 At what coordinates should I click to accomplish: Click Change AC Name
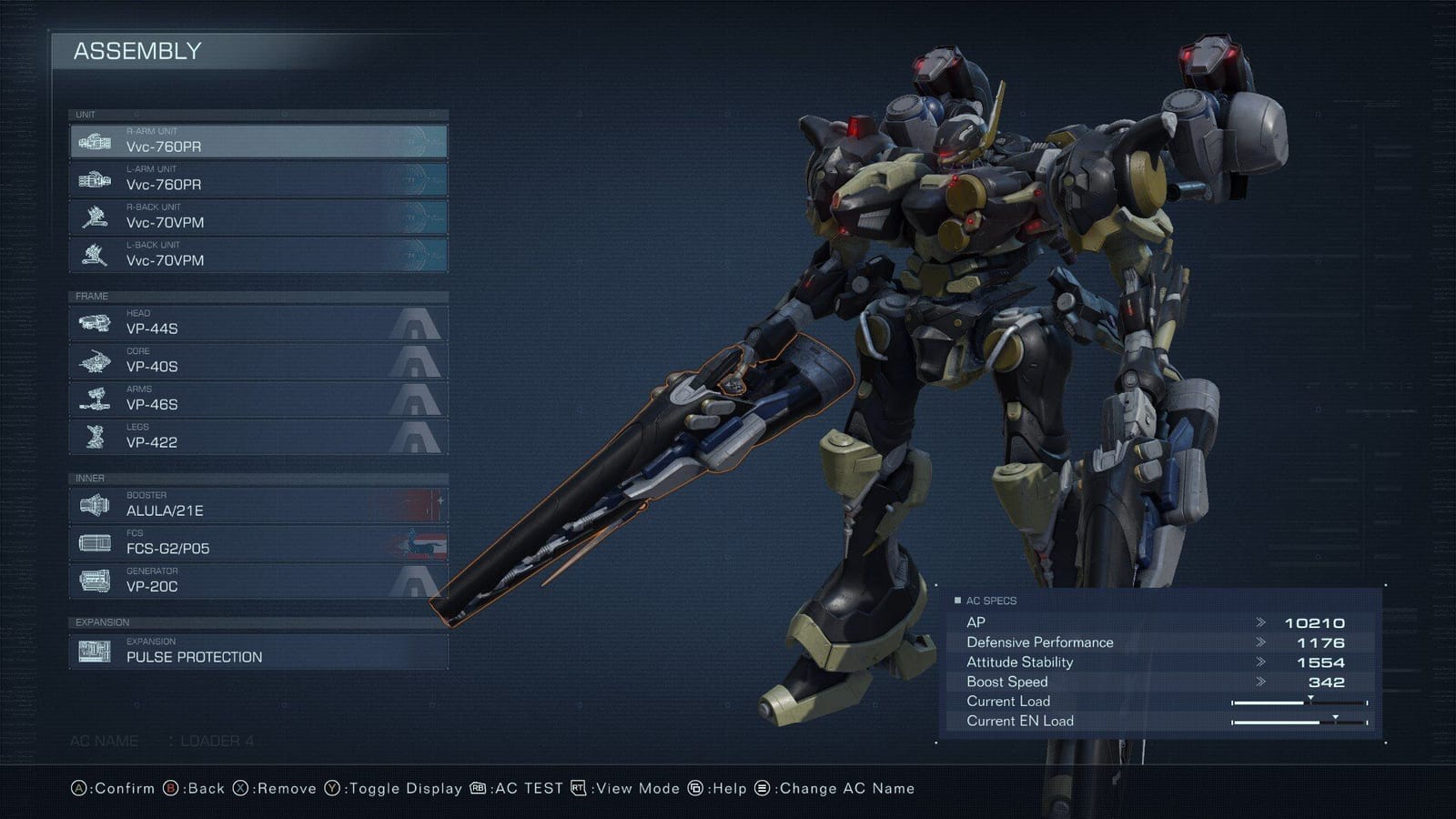coord(821,788)
